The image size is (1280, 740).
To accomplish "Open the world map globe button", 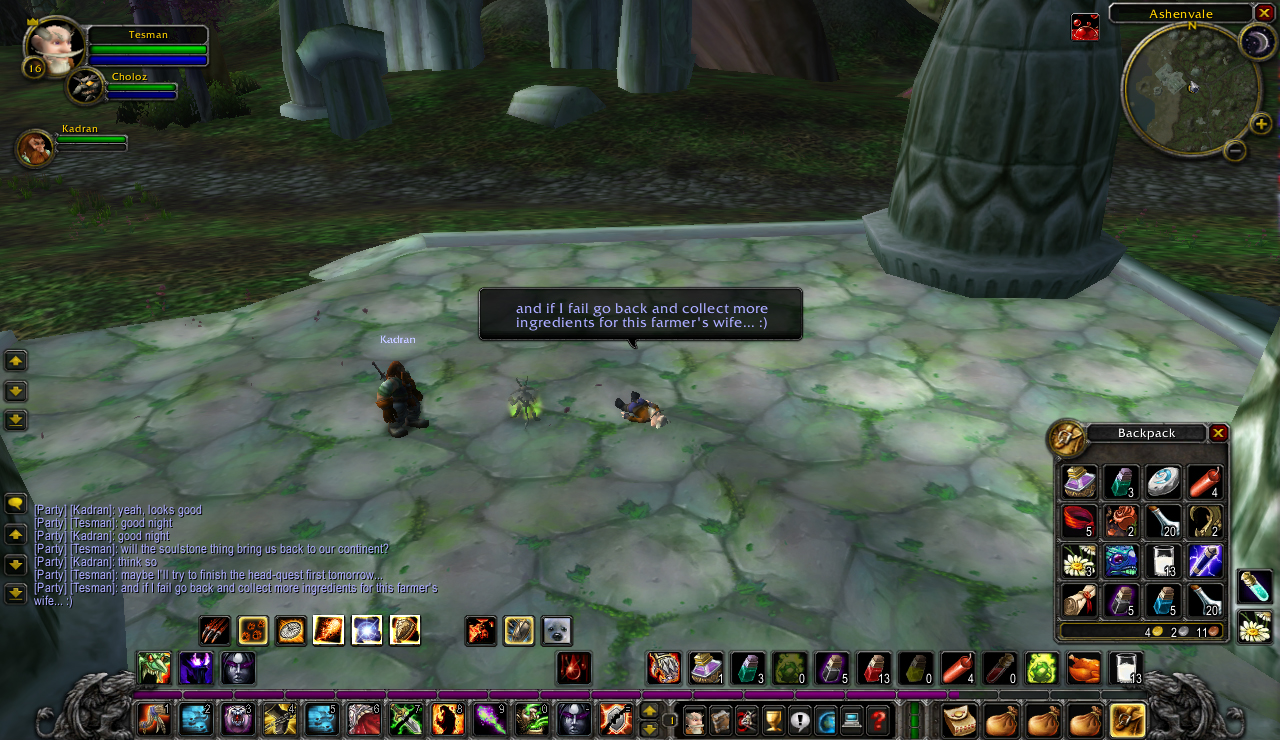I will tap(826, 719).
